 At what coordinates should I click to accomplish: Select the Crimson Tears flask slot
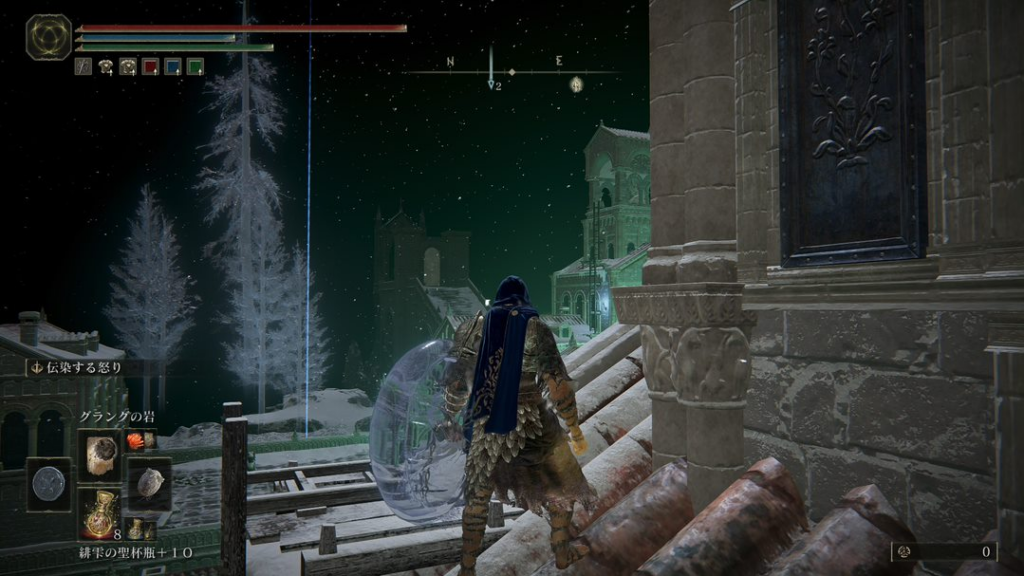[99, 513]
